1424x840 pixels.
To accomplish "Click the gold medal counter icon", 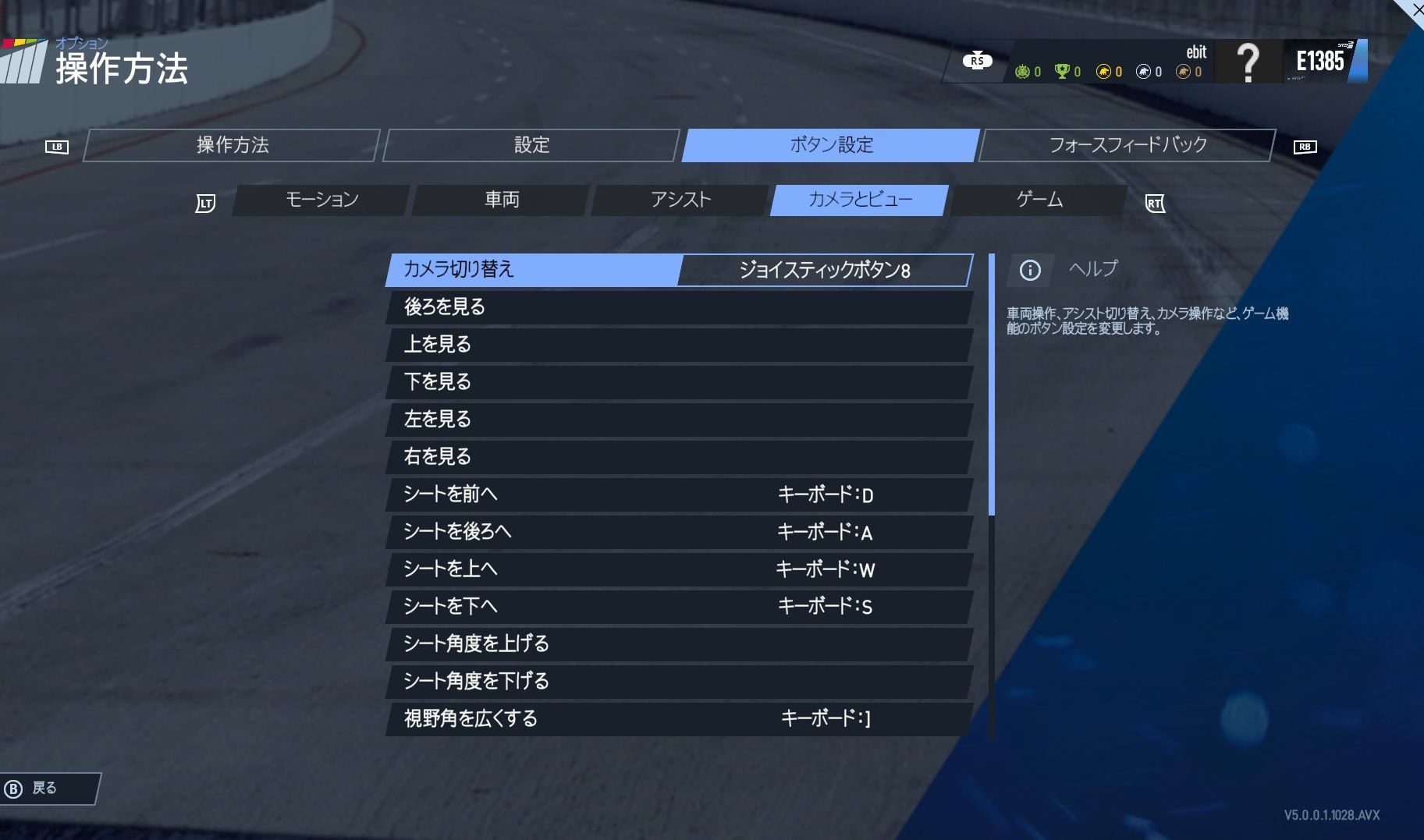I will tap(1103, 71).
